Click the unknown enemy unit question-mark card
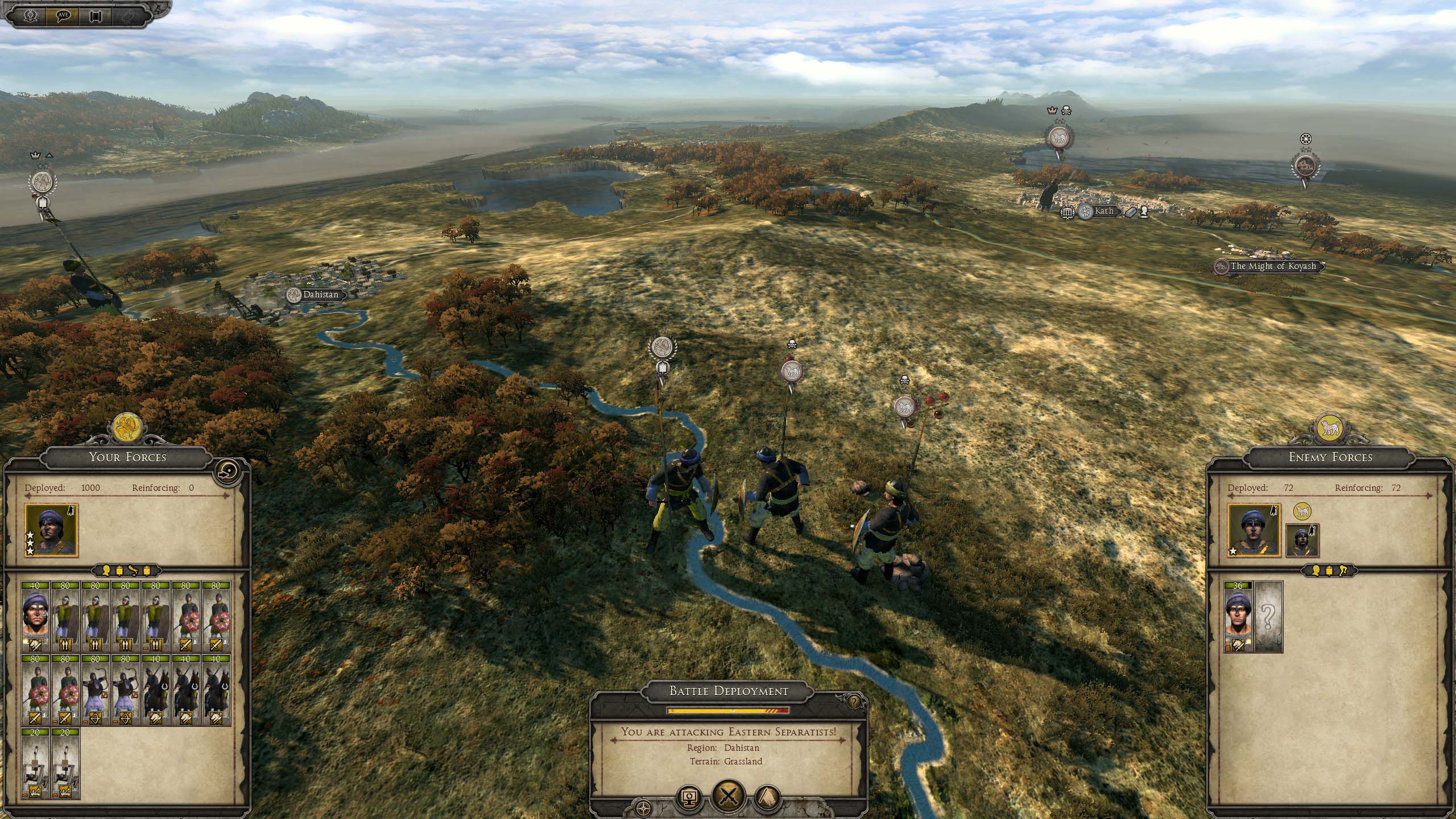The image size is (1456, 819). pos(1268,617)
